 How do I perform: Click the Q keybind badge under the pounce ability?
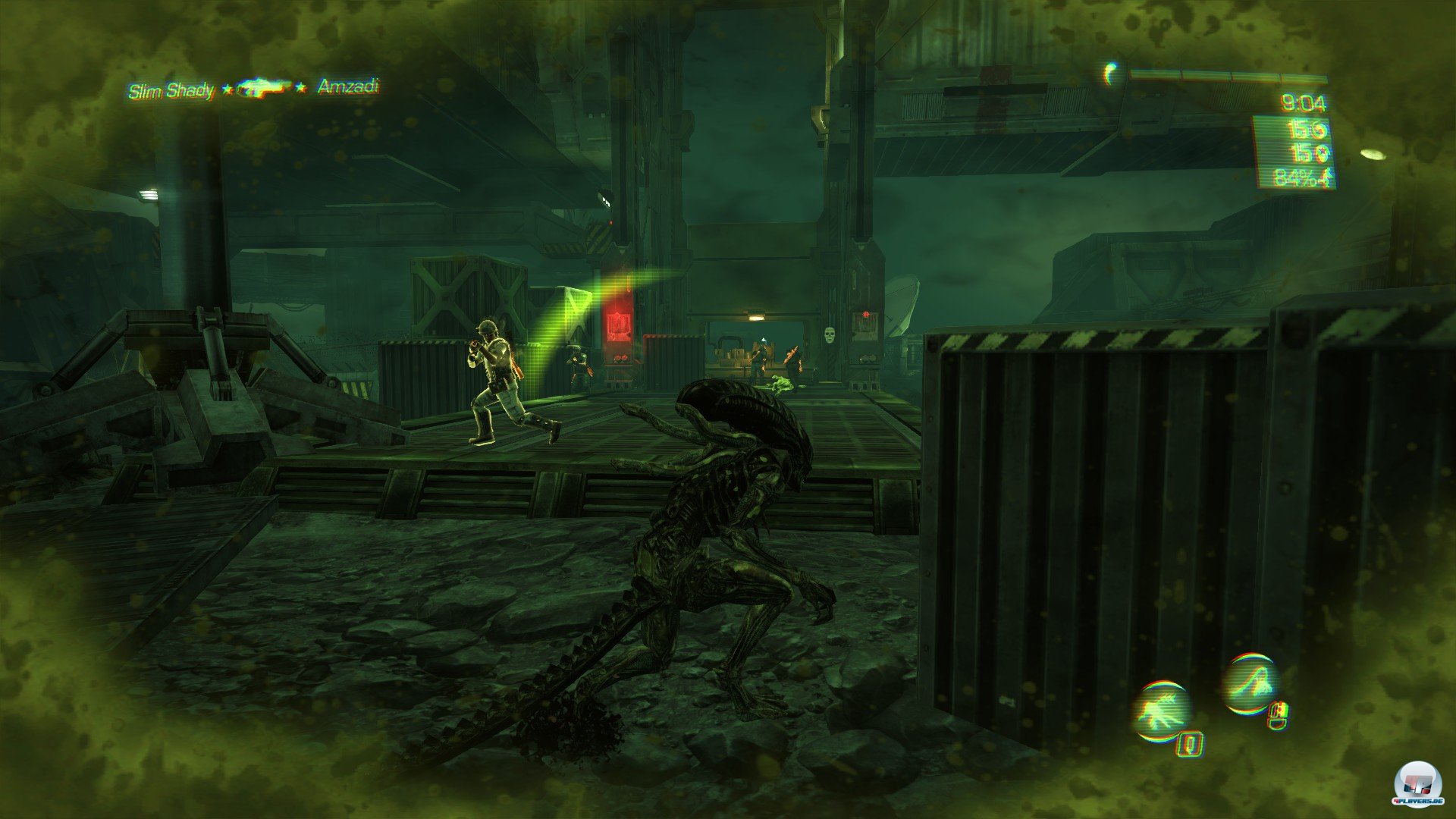[1191, 745]
